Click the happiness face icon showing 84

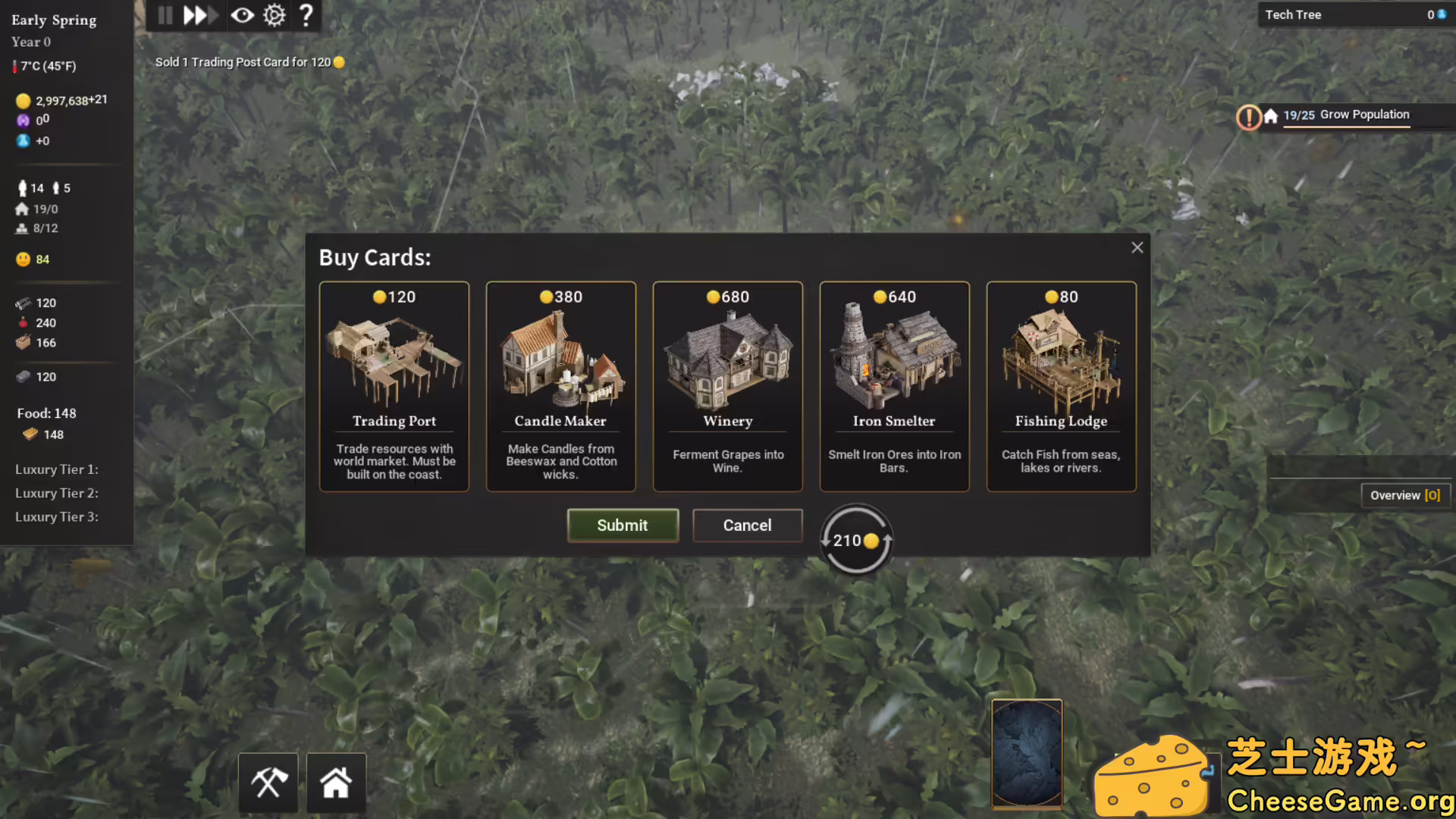(23, 259)
